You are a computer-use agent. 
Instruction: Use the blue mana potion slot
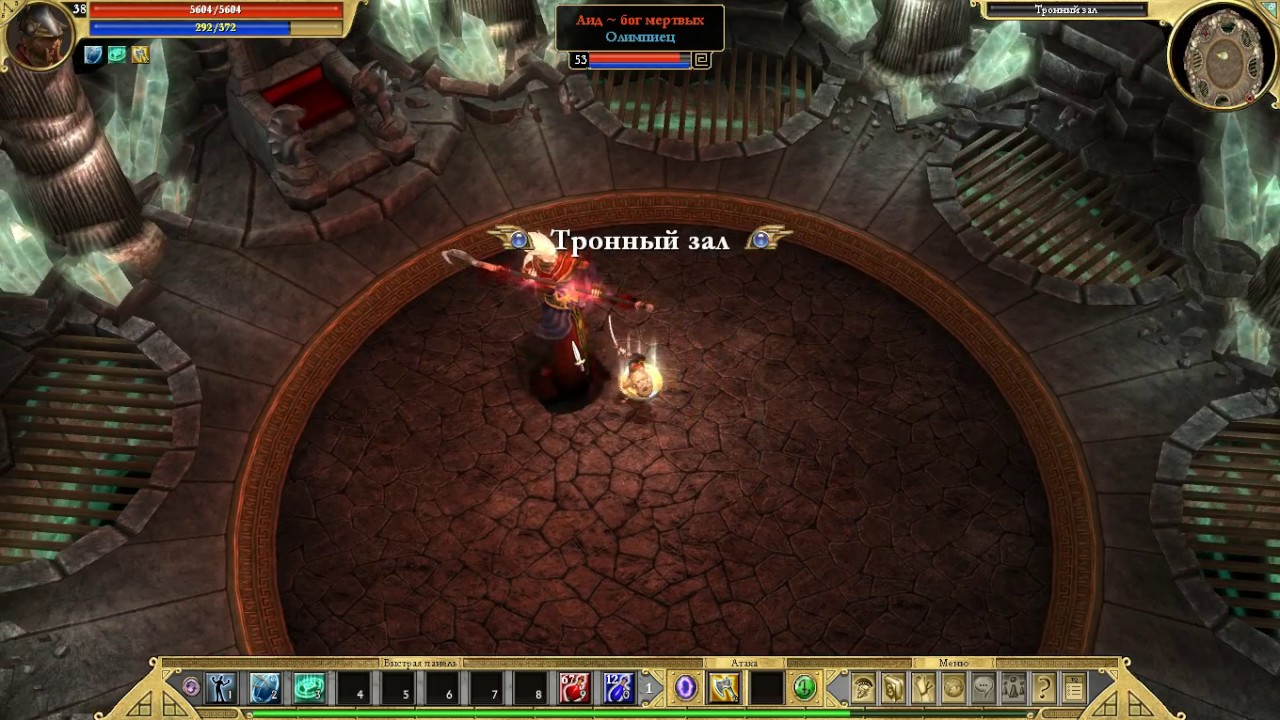pyautogui.click(x=618, y=688)
